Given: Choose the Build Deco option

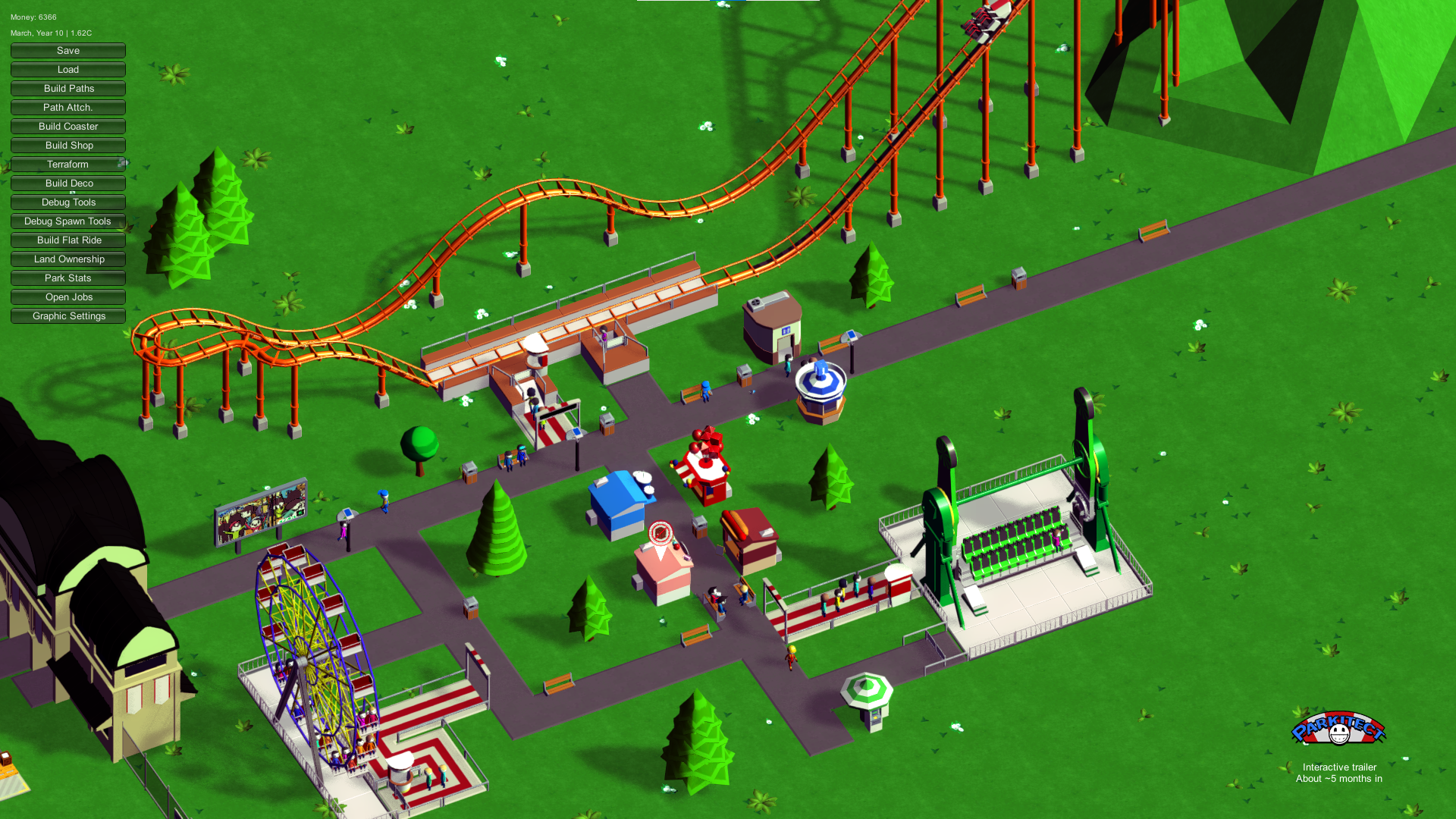Looking at the screenshot, I should pyautogui.click(x=68, y=184).
